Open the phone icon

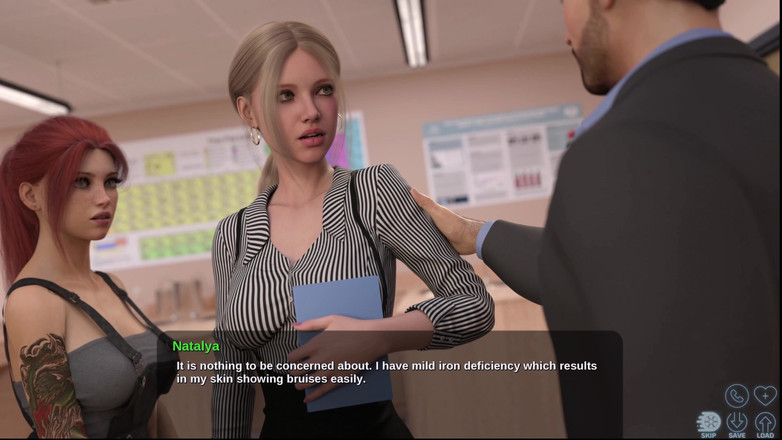(737, 396)
